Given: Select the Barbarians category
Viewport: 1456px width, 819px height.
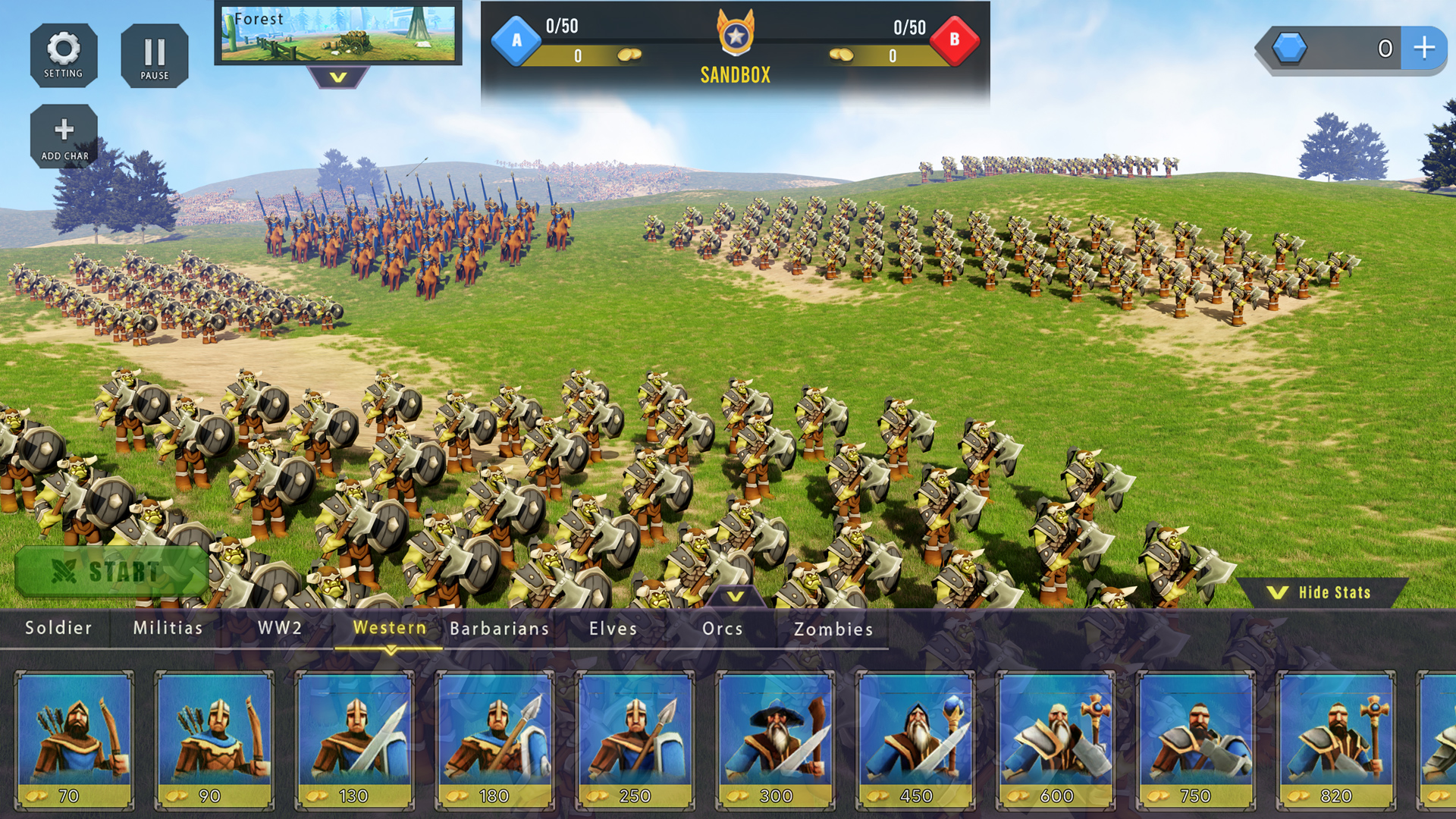Looking at the screenshot, I should tap(499, 629).
